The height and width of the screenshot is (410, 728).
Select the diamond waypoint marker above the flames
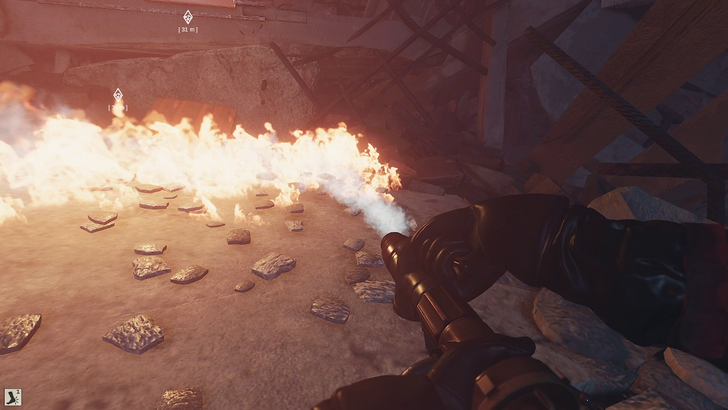(117, 94)
